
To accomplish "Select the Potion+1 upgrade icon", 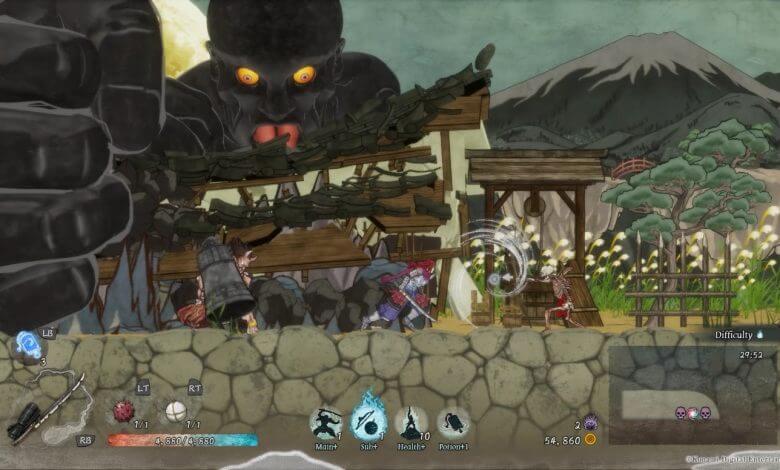I will 454,422.
